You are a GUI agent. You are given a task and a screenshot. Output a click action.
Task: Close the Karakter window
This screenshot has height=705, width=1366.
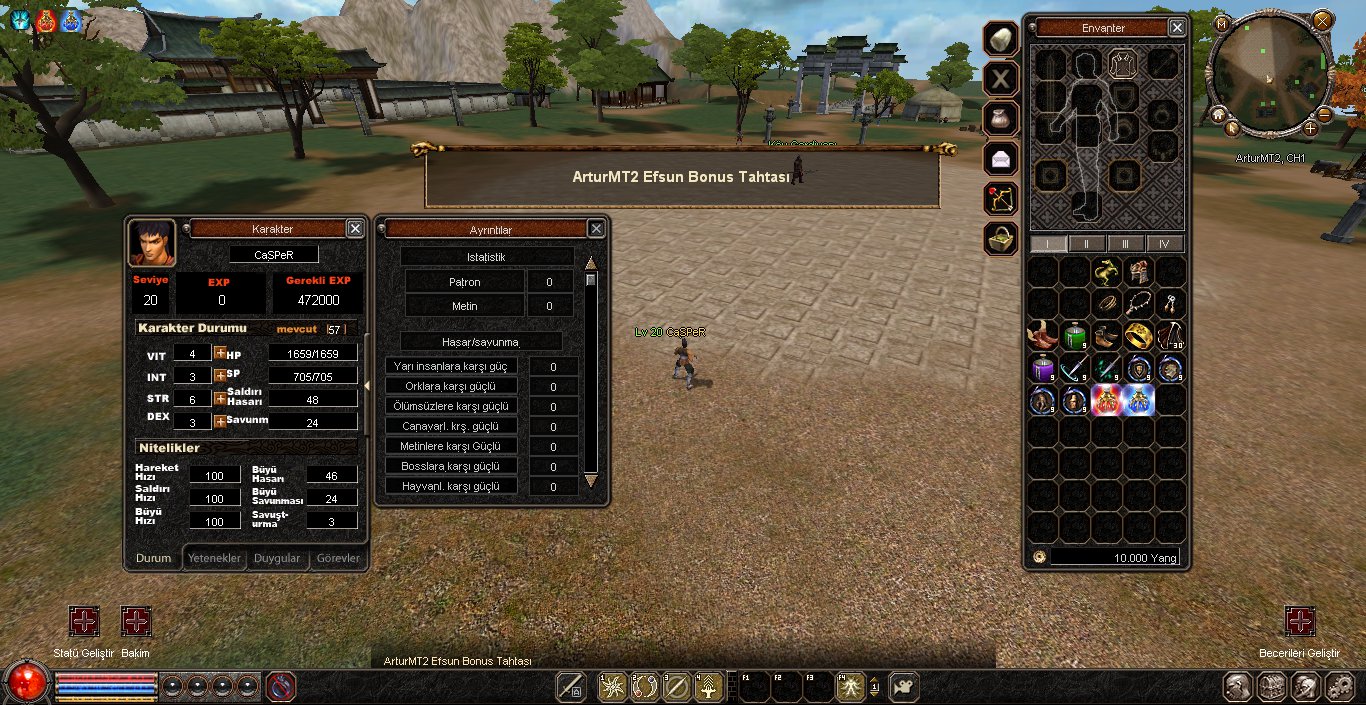click(355, 229)
